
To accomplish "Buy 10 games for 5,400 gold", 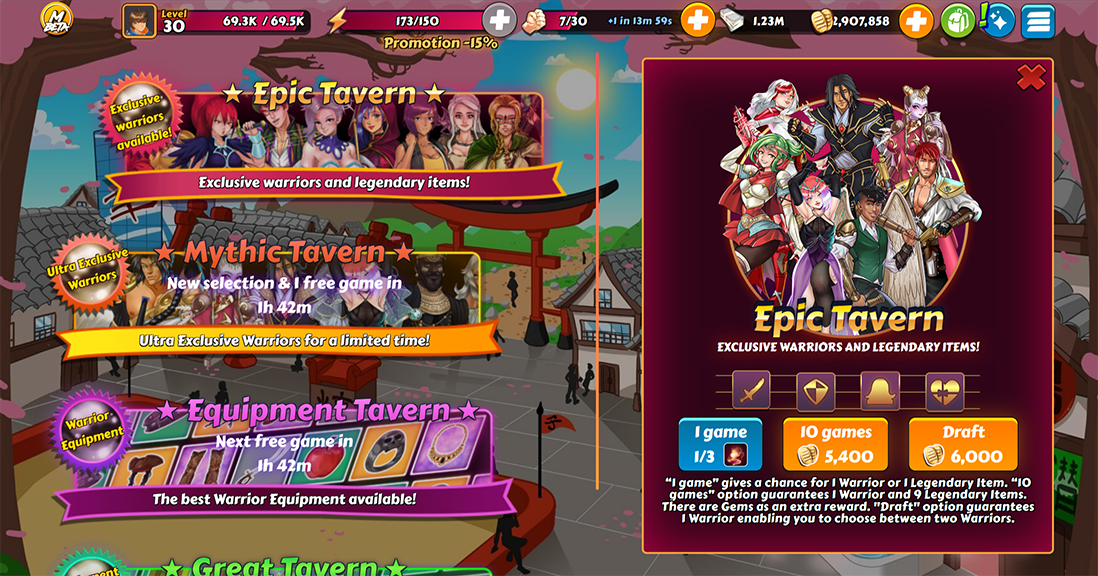I will pyautogui.click(x=835, y=444).
